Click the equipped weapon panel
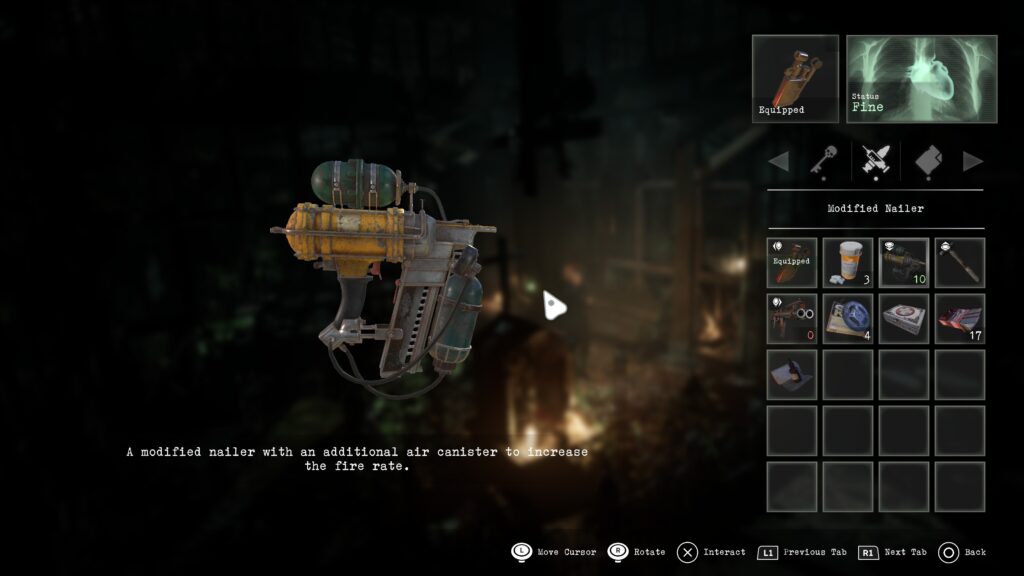Viewport: 1024px width, 576px height. click(795, 79)
